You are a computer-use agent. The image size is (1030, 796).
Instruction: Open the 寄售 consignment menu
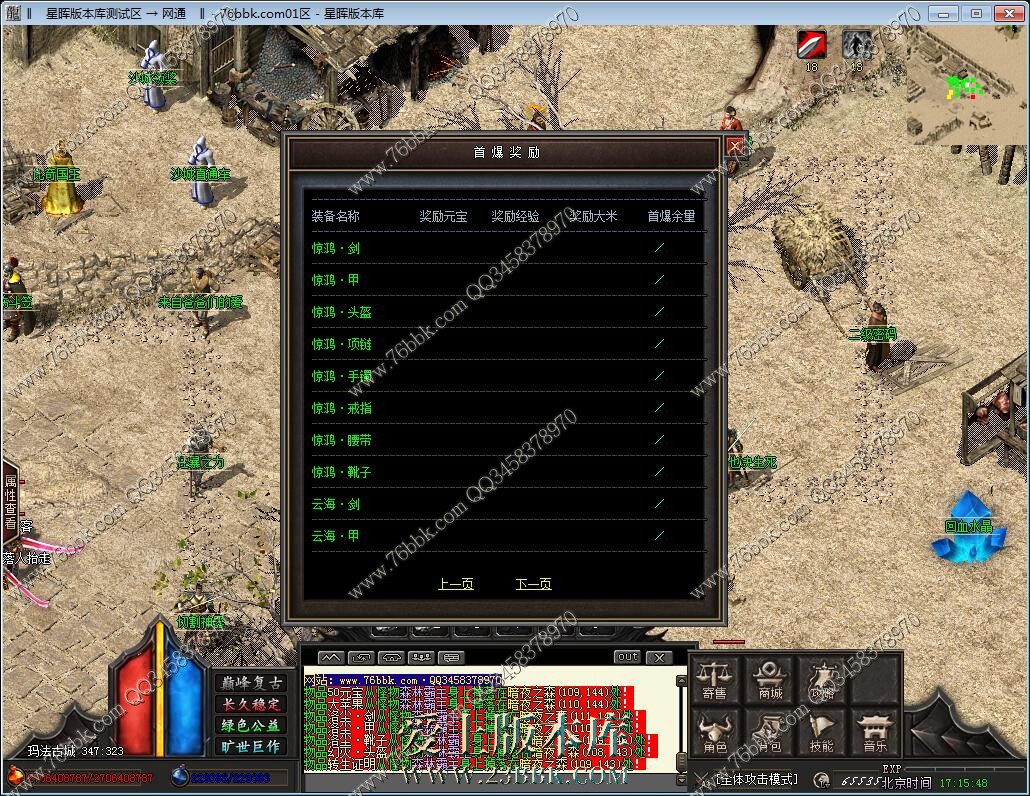(x=714, y=680)
